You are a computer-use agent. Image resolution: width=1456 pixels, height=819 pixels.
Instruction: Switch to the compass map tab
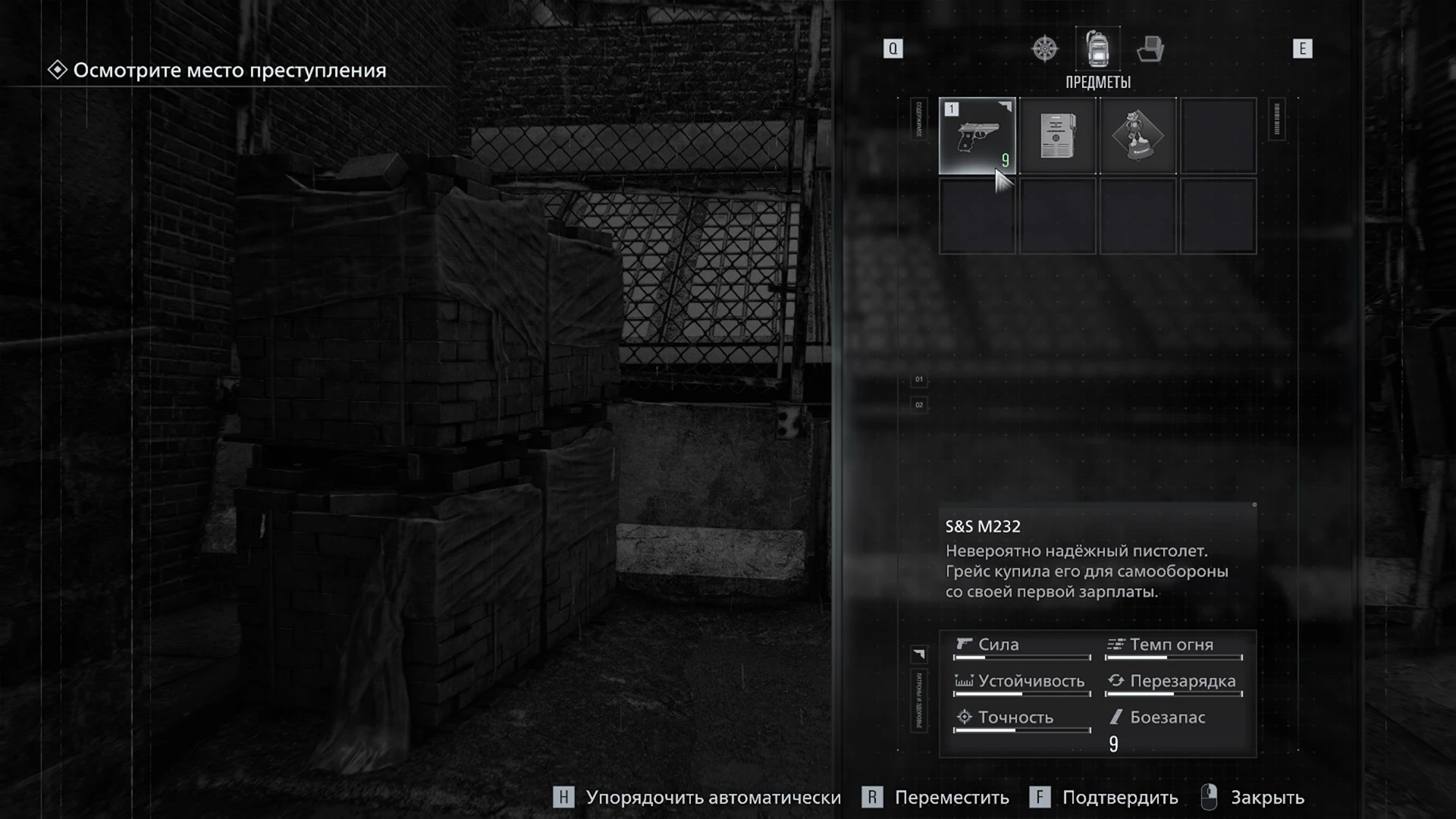[1044, 49]
